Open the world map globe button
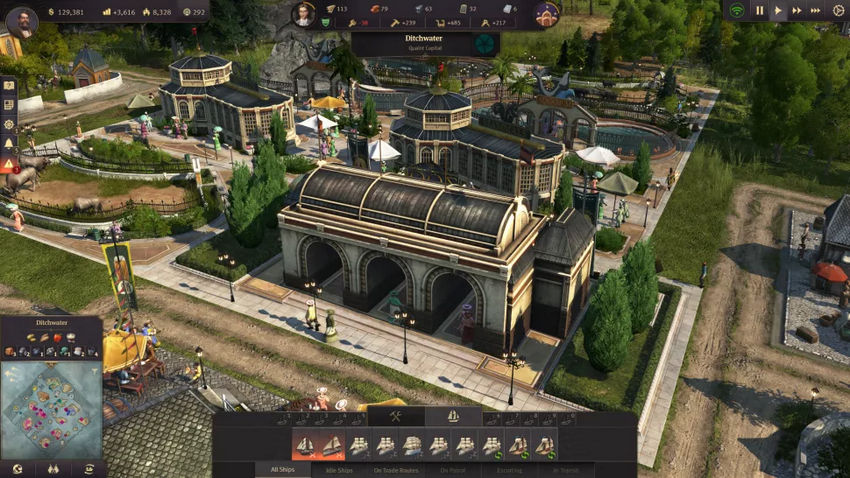The image size is (850, 478). coord(15,469)
